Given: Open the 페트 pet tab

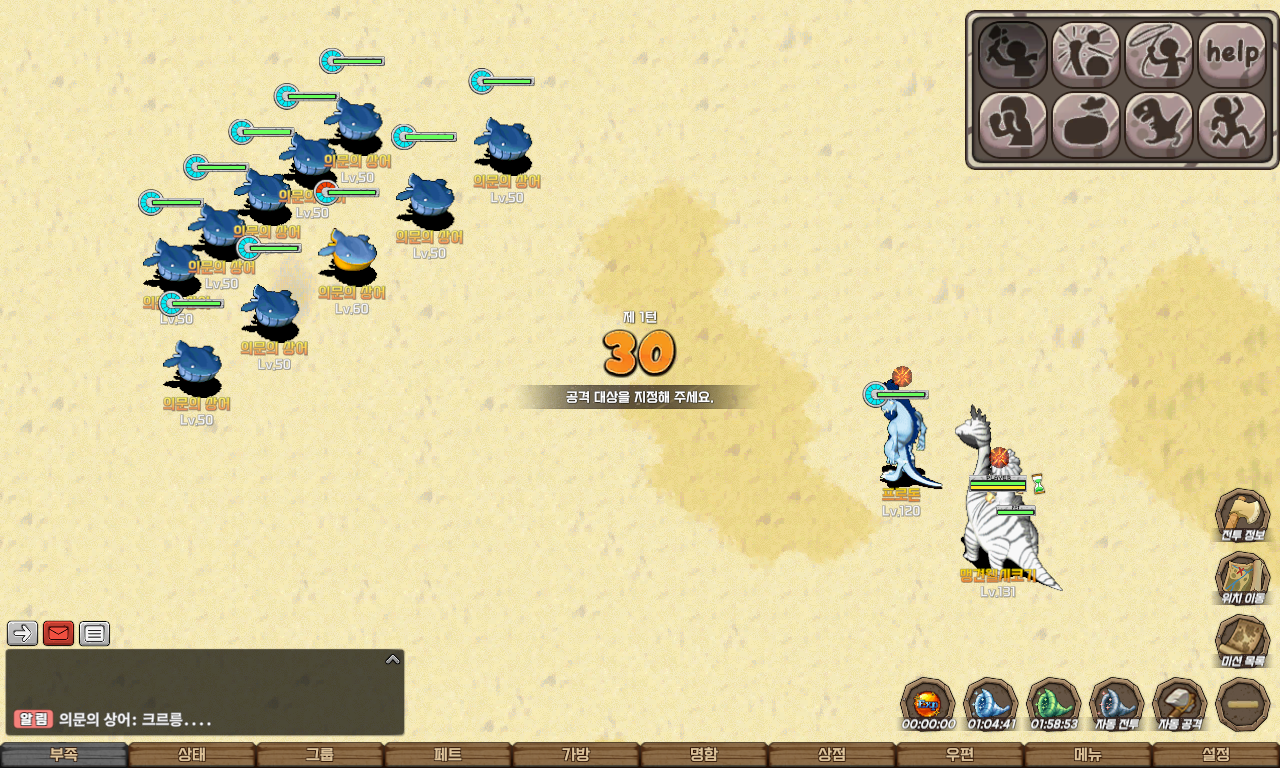Looking at the screenshot, I should 448,755.
